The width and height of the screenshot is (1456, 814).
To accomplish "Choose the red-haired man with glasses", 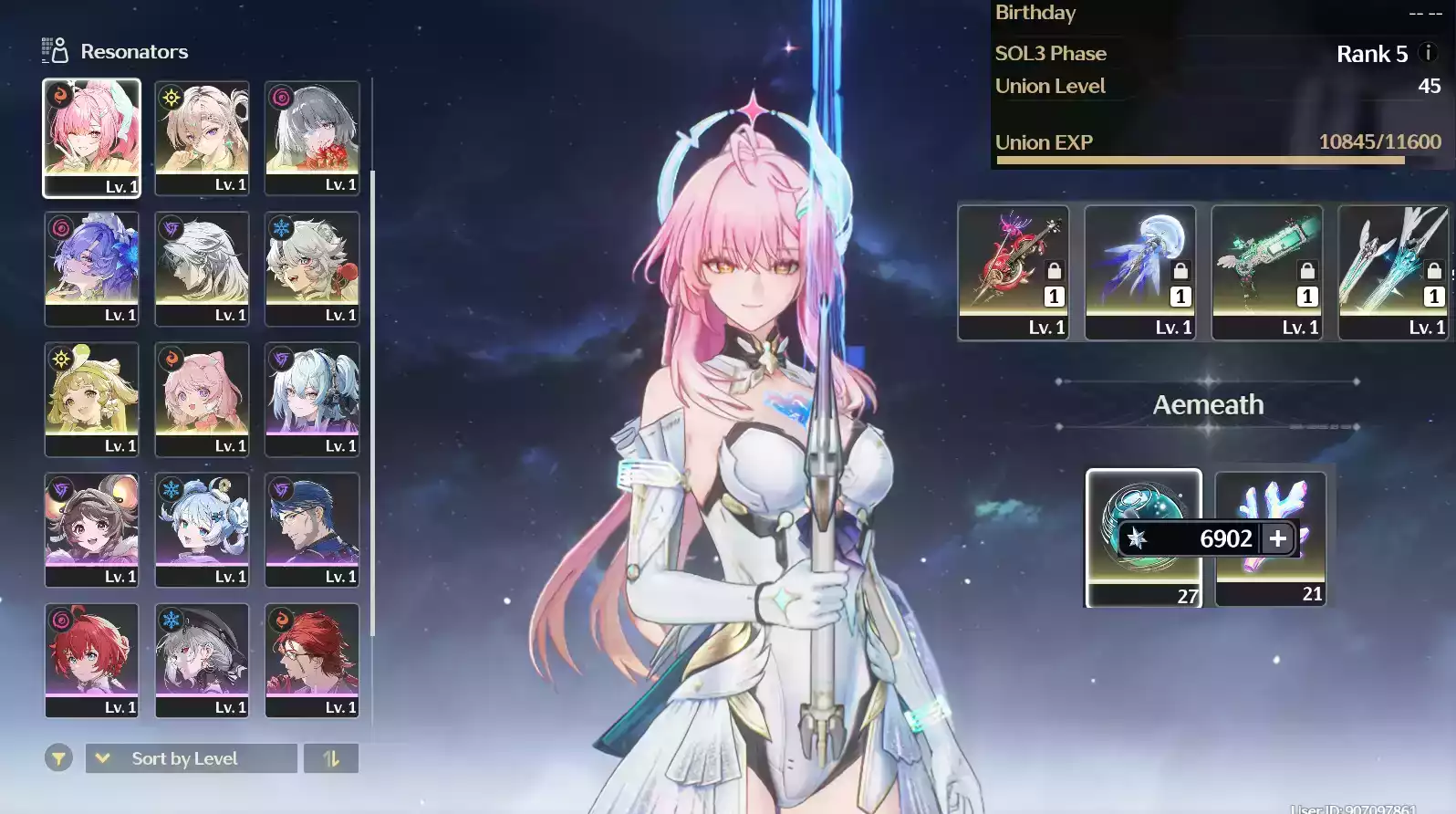I will pyautogui.click(x=312, y=659).
